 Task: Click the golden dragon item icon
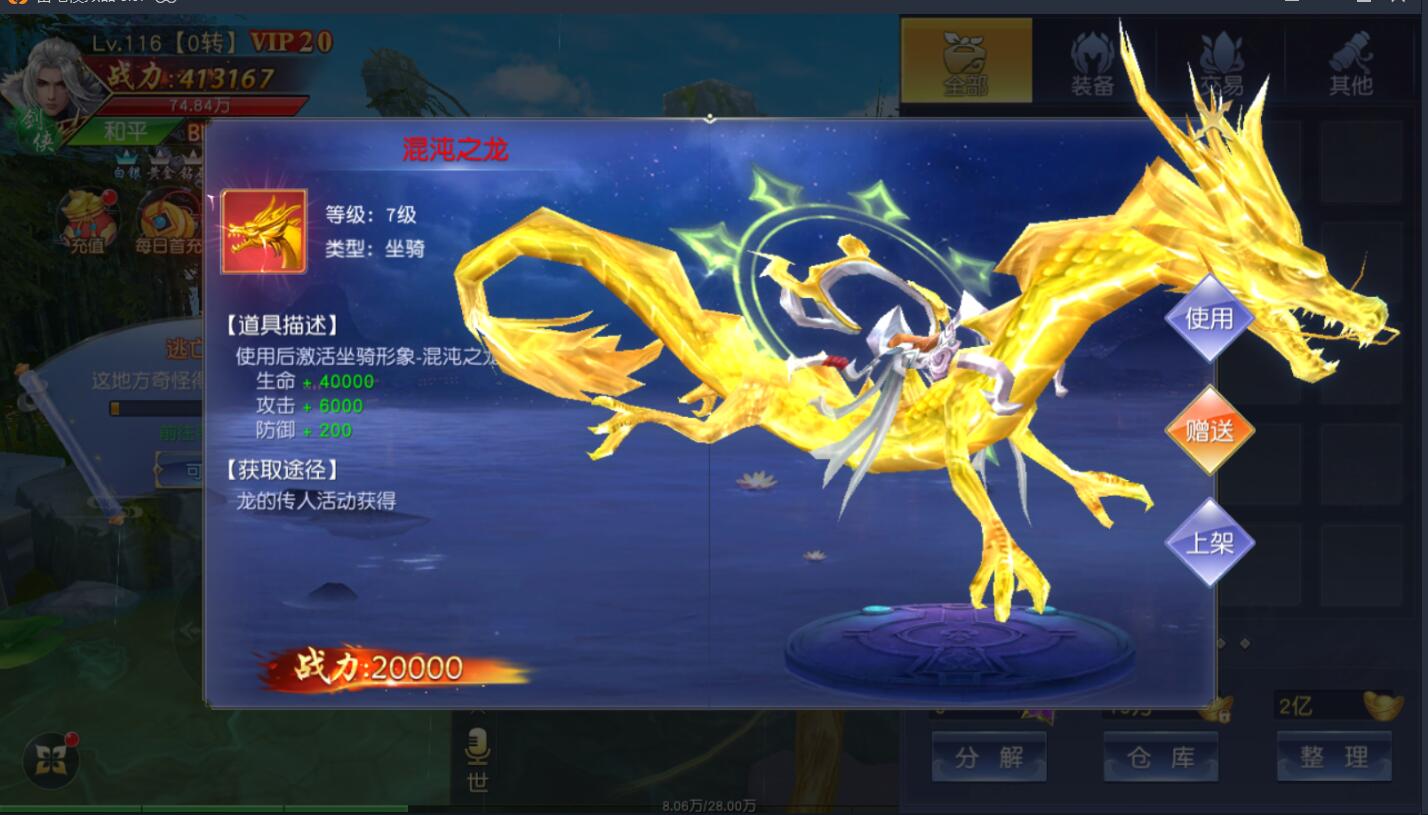point(263,232)
